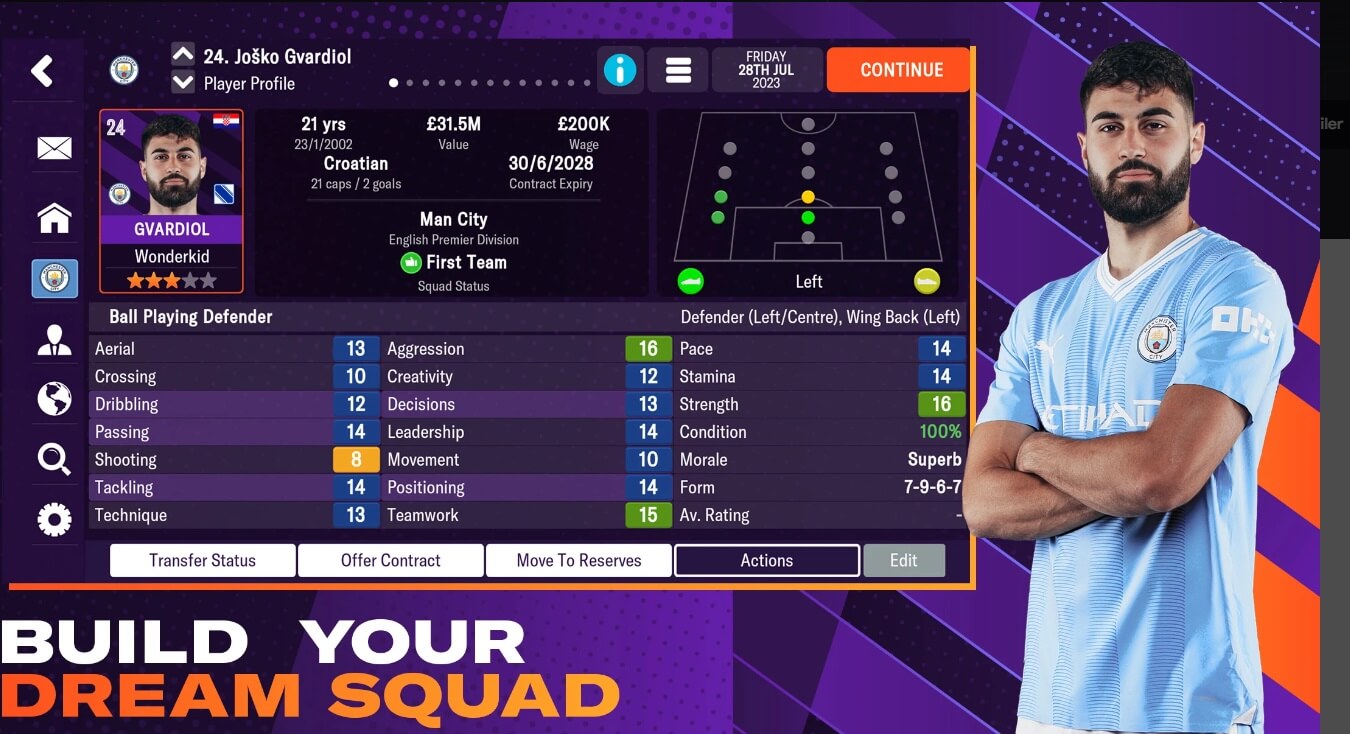Open the hamburger menu beside info icon
Screen dimensions: 1350x734
point(678,69)
